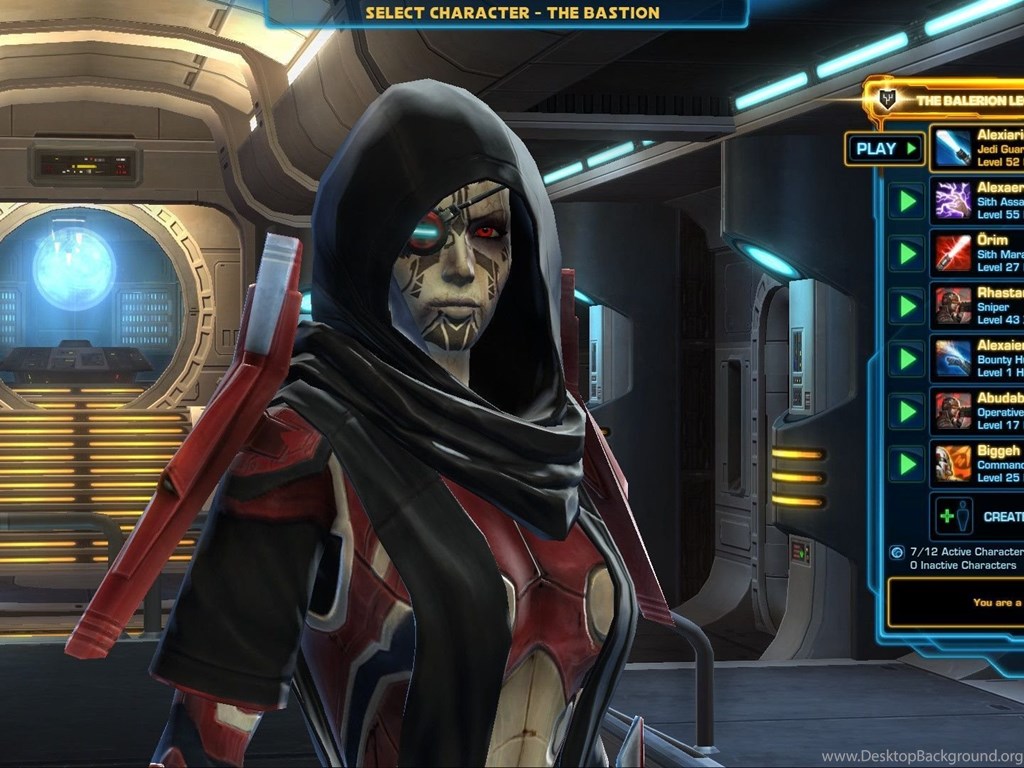Click the legacy emblem icon in the panel header
Image resolution: width=1024 pixels, height=768 pixels.
[x=886, y=100]
